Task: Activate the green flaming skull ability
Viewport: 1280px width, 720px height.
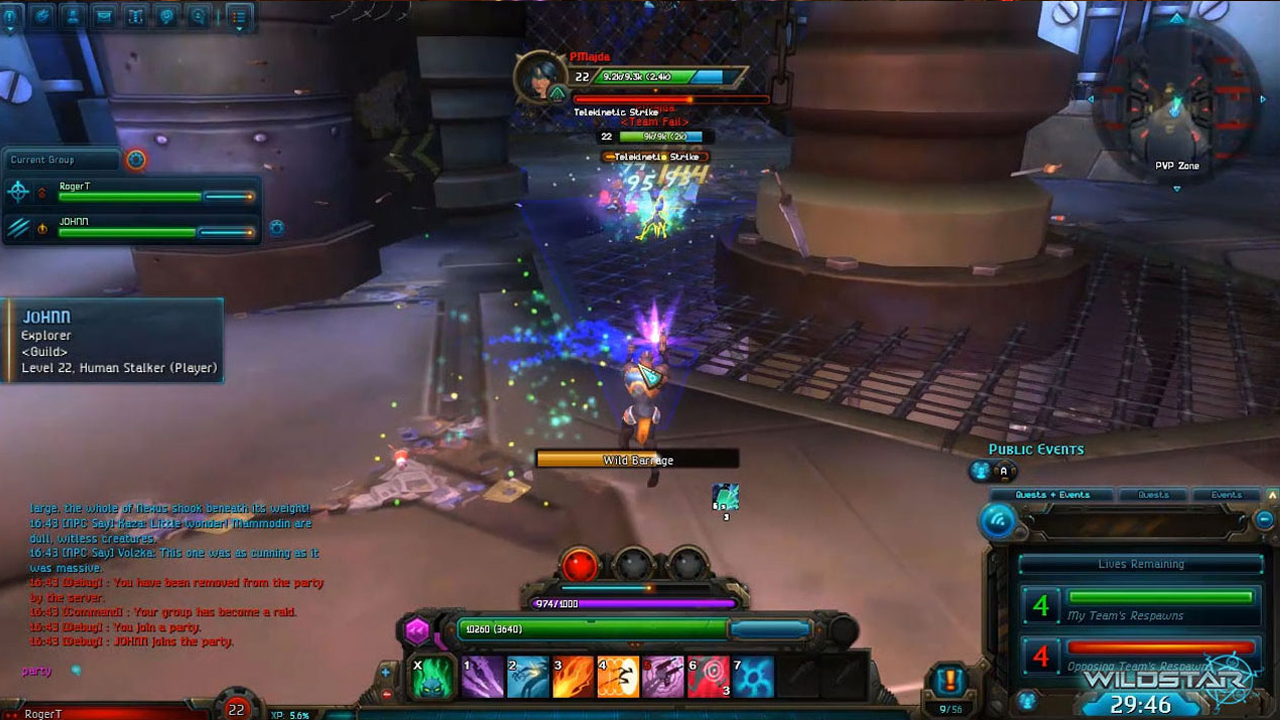Action: coord(434,677)
